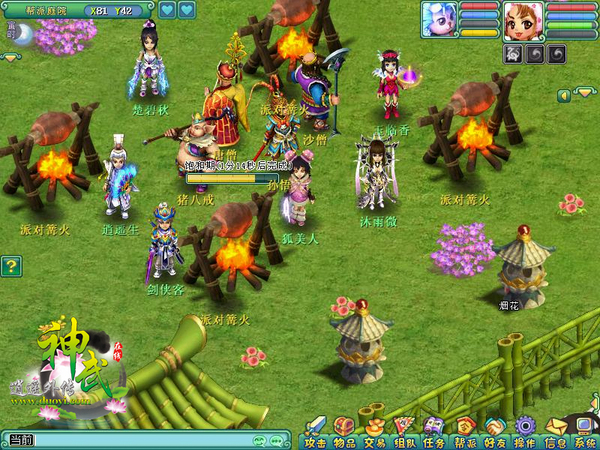This screenshot has height=450, width=600.
Task: Click the green left-arrow collapse button
Action: (x=564, y=95)
